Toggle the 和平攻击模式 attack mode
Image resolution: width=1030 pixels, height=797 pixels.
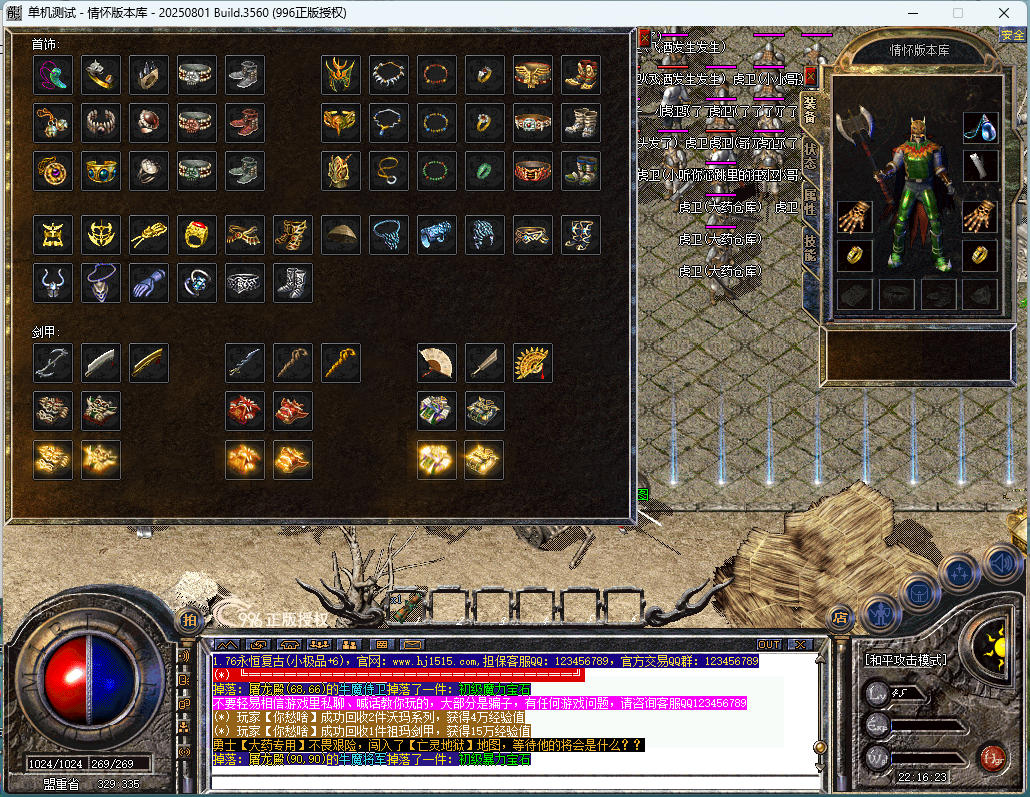pos(905,660)
